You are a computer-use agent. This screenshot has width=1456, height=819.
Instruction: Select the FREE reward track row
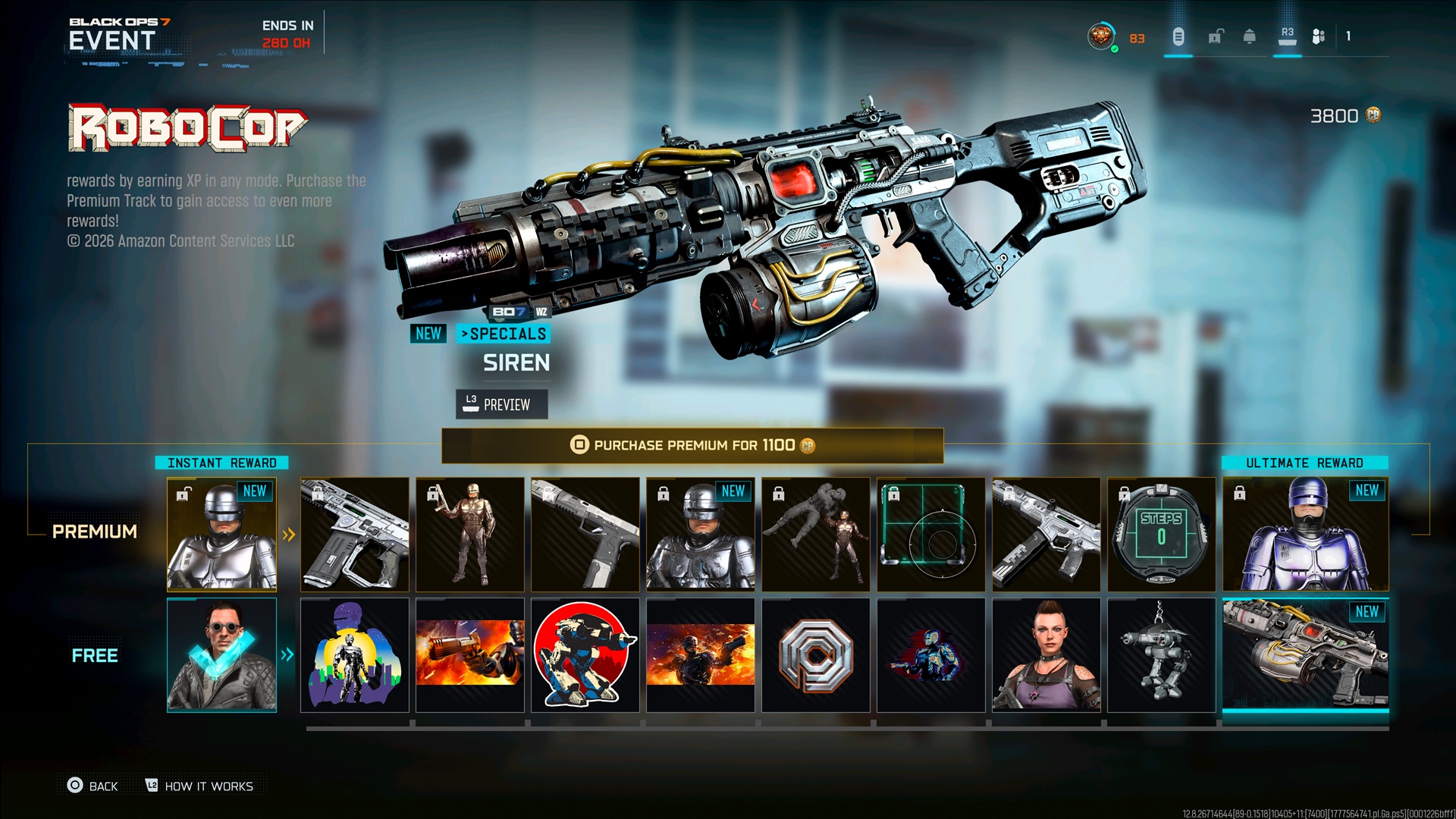coord(94,655)
